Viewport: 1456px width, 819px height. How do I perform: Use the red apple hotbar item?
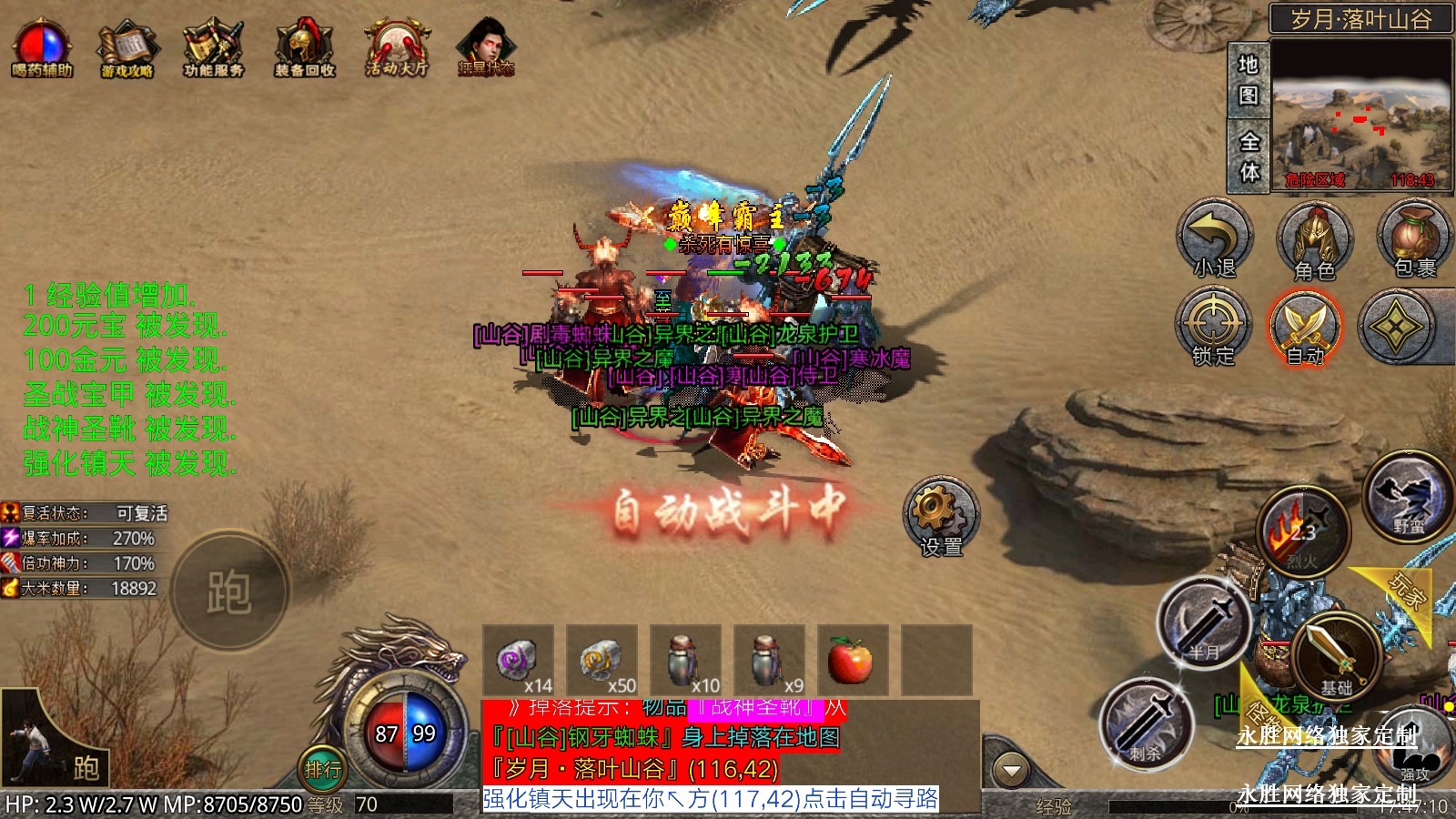coord(852,660)
